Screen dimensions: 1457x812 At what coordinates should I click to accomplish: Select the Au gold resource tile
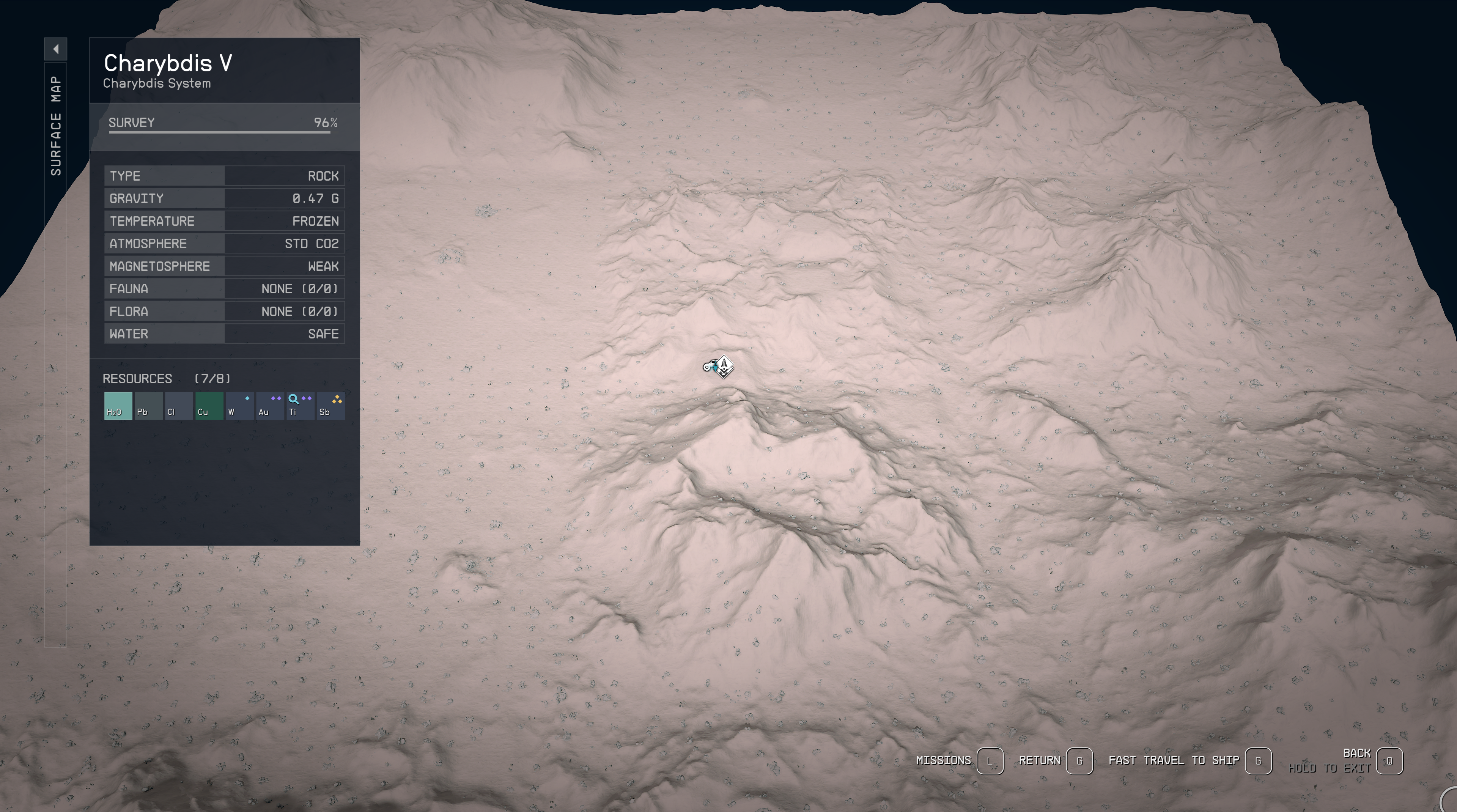(270, 406)
